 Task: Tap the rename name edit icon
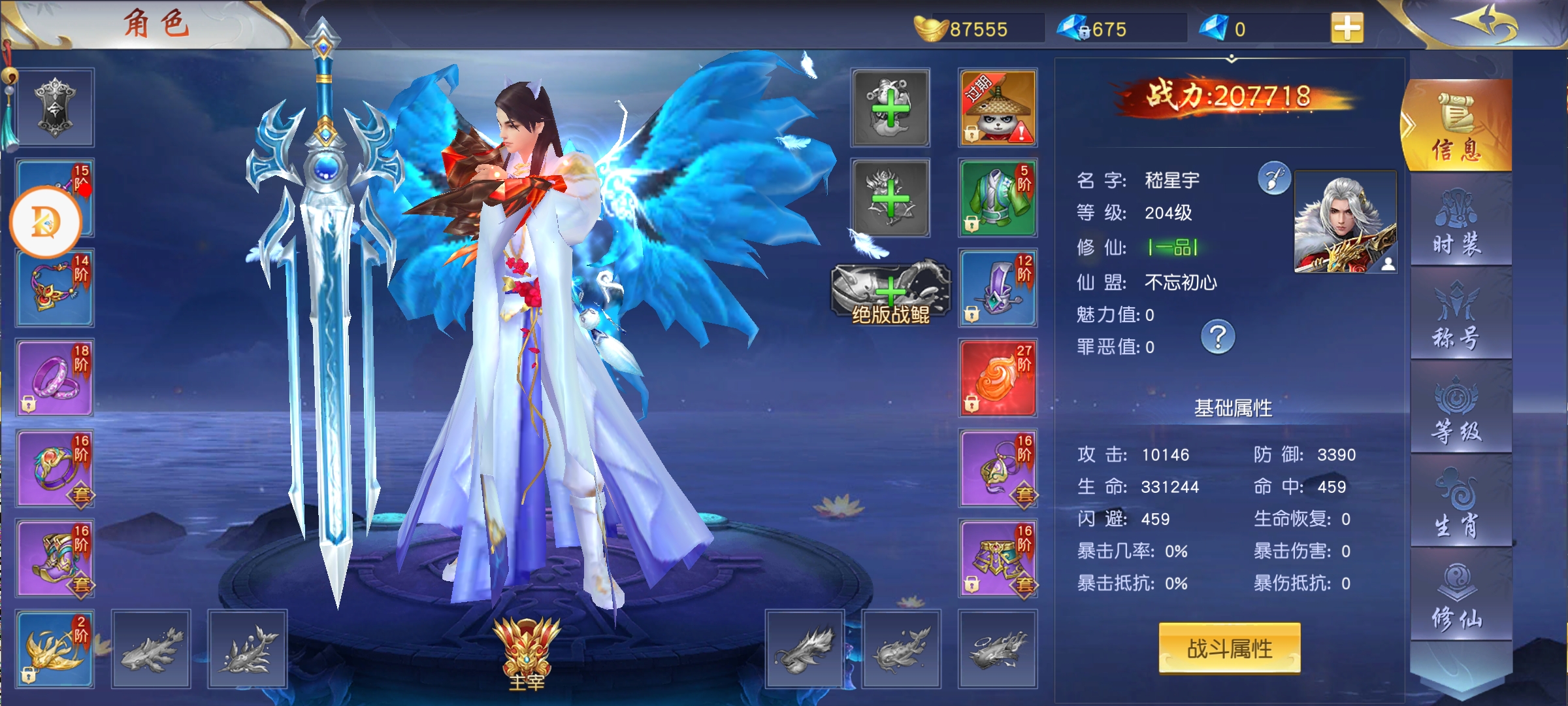point(1274,178)
